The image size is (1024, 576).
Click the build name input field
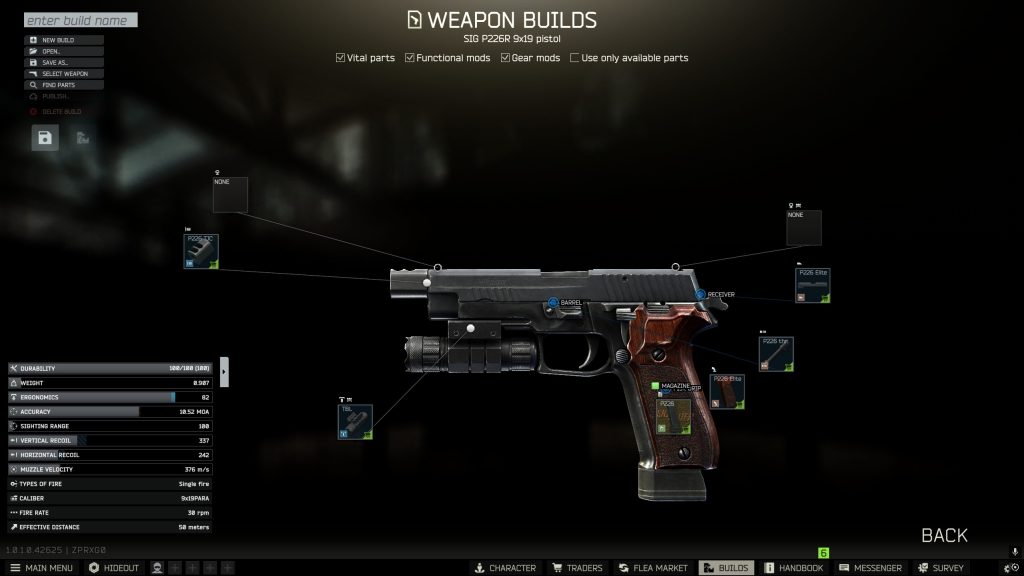(x=80, y=20)
